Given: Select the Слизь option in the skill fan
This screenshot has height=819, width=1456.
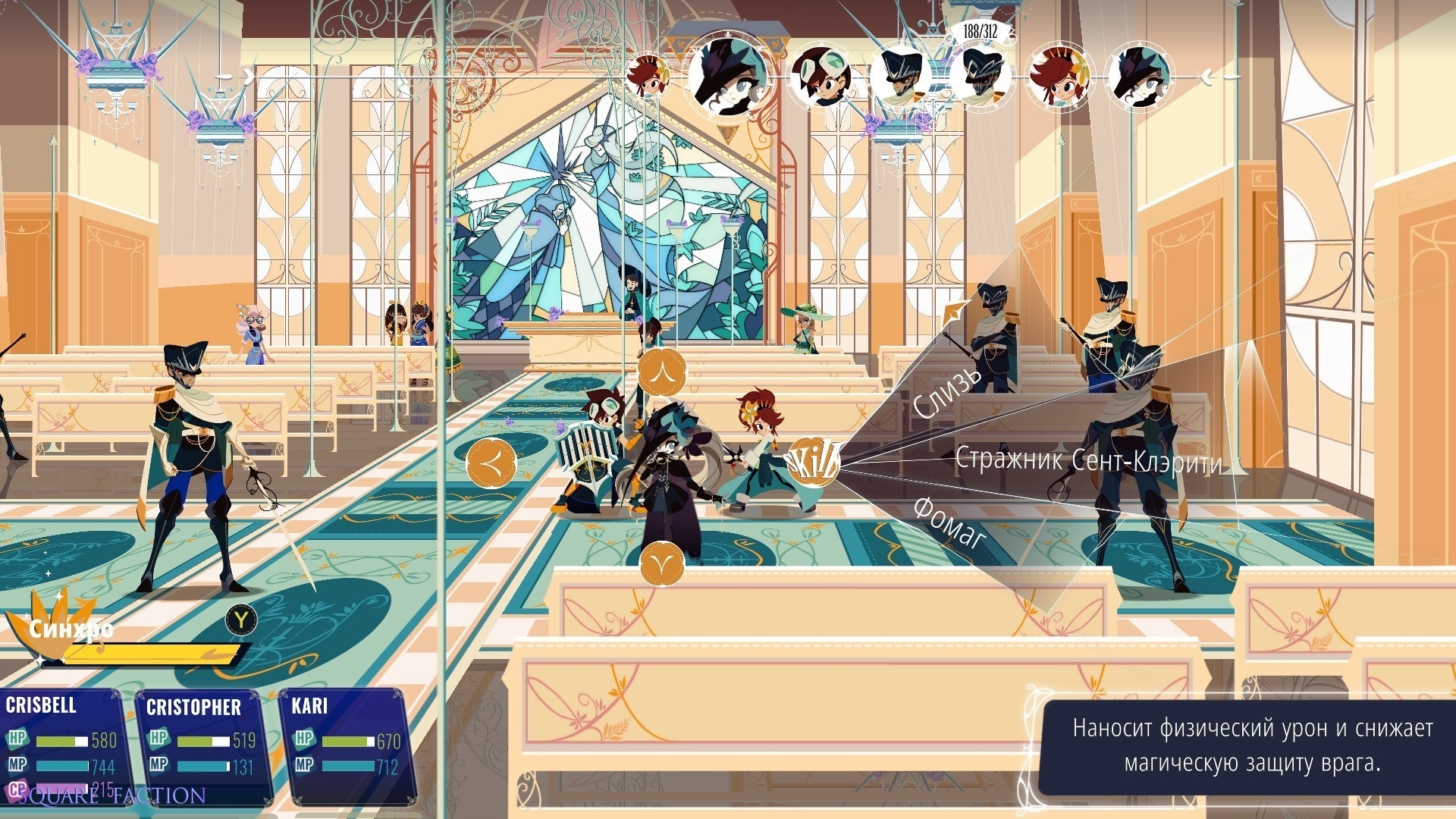Looking at the screenshot, I should [948, 393].
